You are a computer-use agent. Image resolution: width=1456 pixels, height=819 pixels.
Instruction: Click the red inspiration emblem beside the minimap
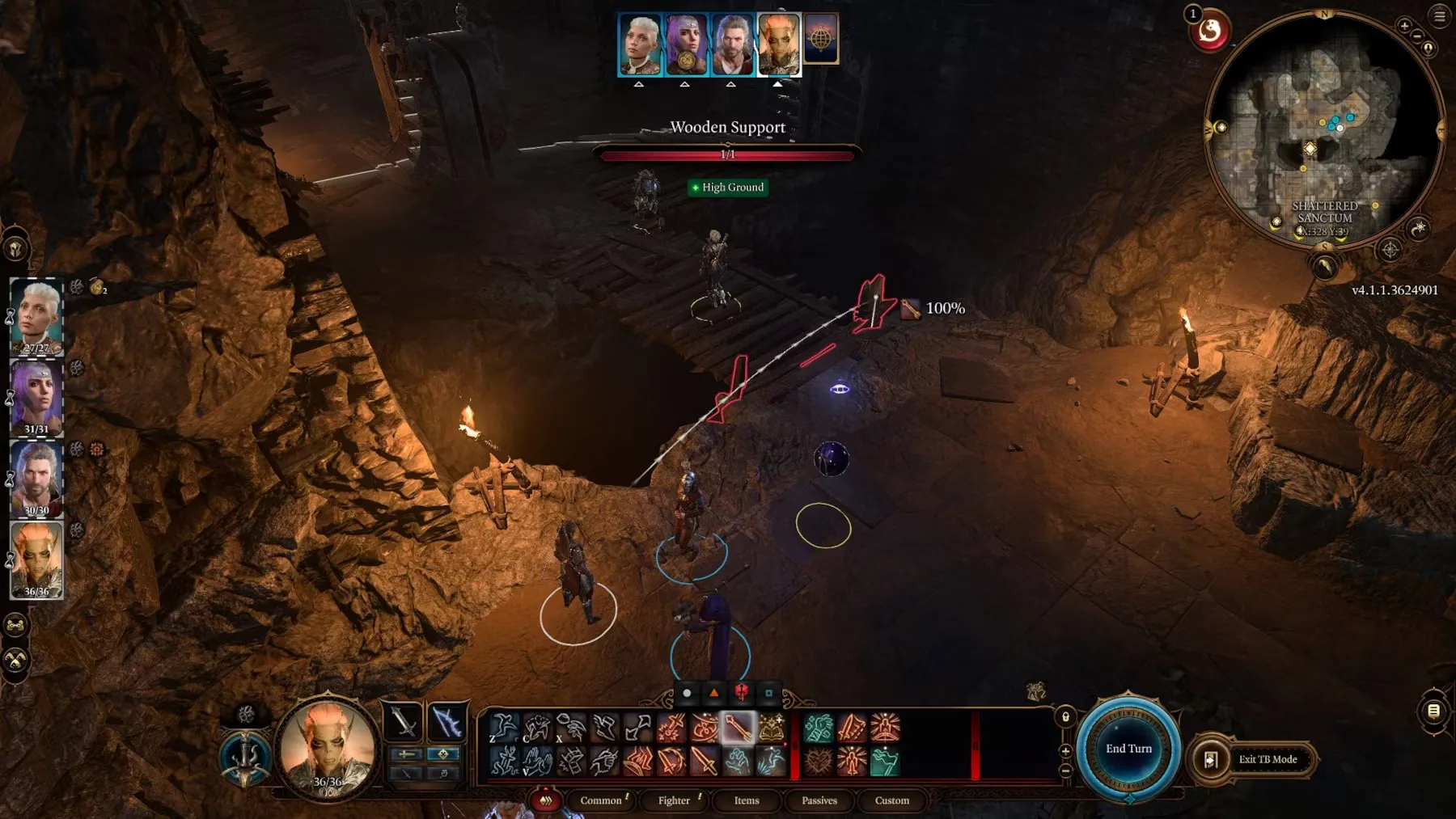tap(1210, 32)
